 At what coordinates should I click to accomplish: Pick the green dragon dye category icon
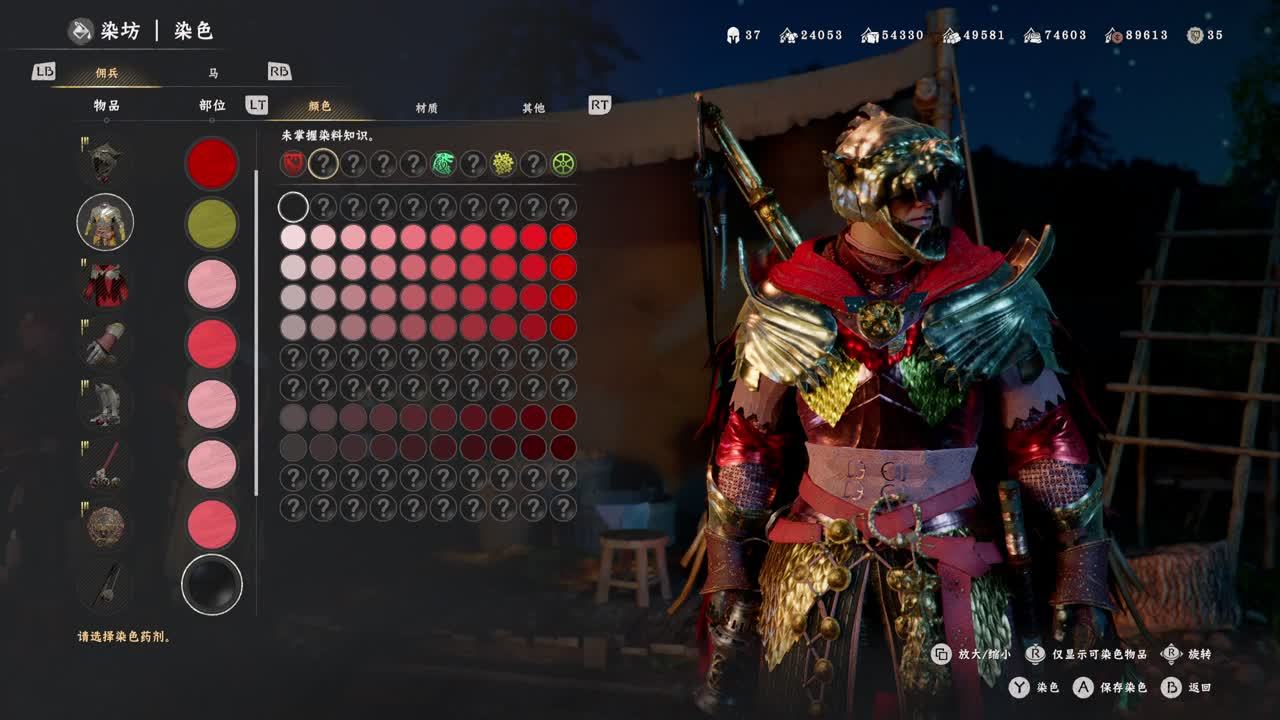(443, 163)
